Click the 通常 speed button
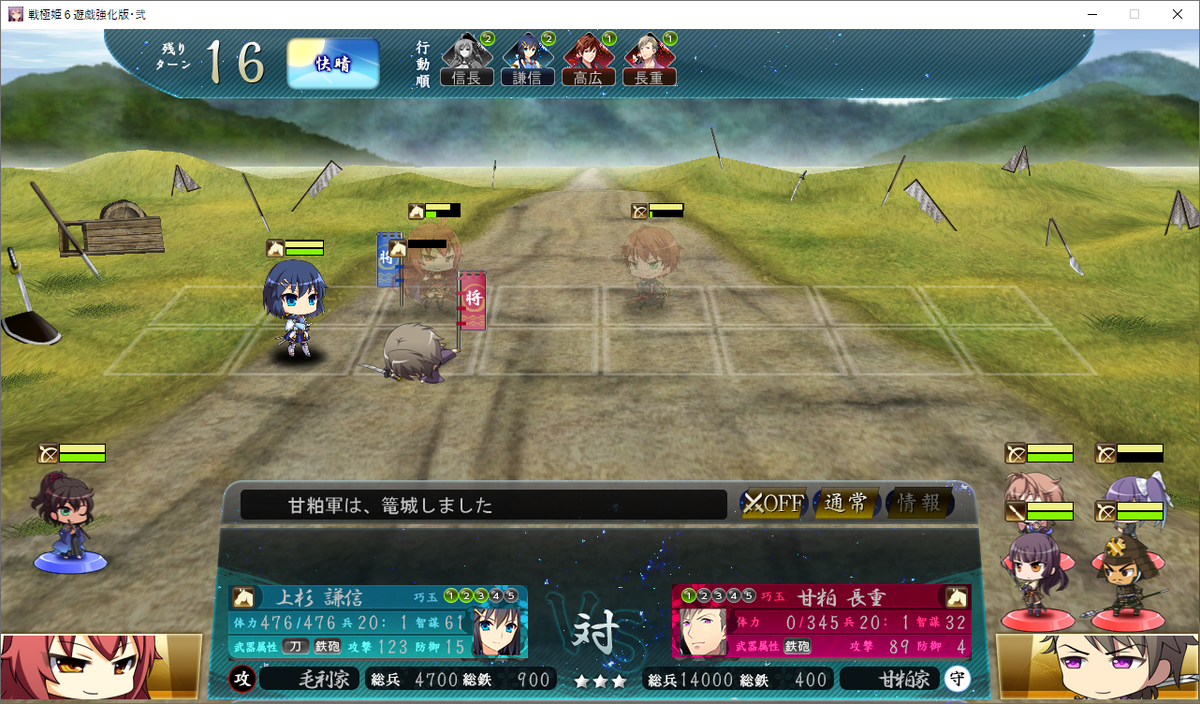The width and height of the screenshot is (1200, 704). [846, 503]
